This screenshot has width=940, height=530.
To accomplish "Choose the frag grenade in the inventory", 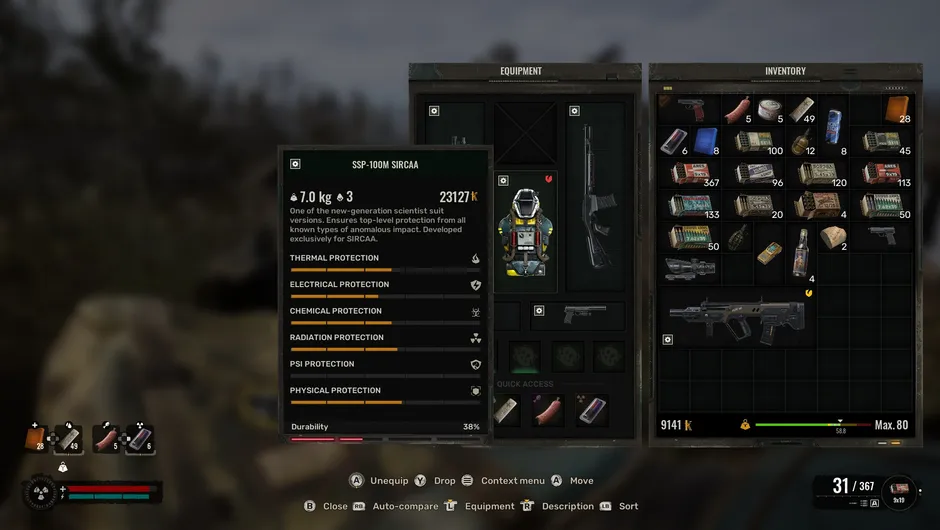I will point(739,239).
